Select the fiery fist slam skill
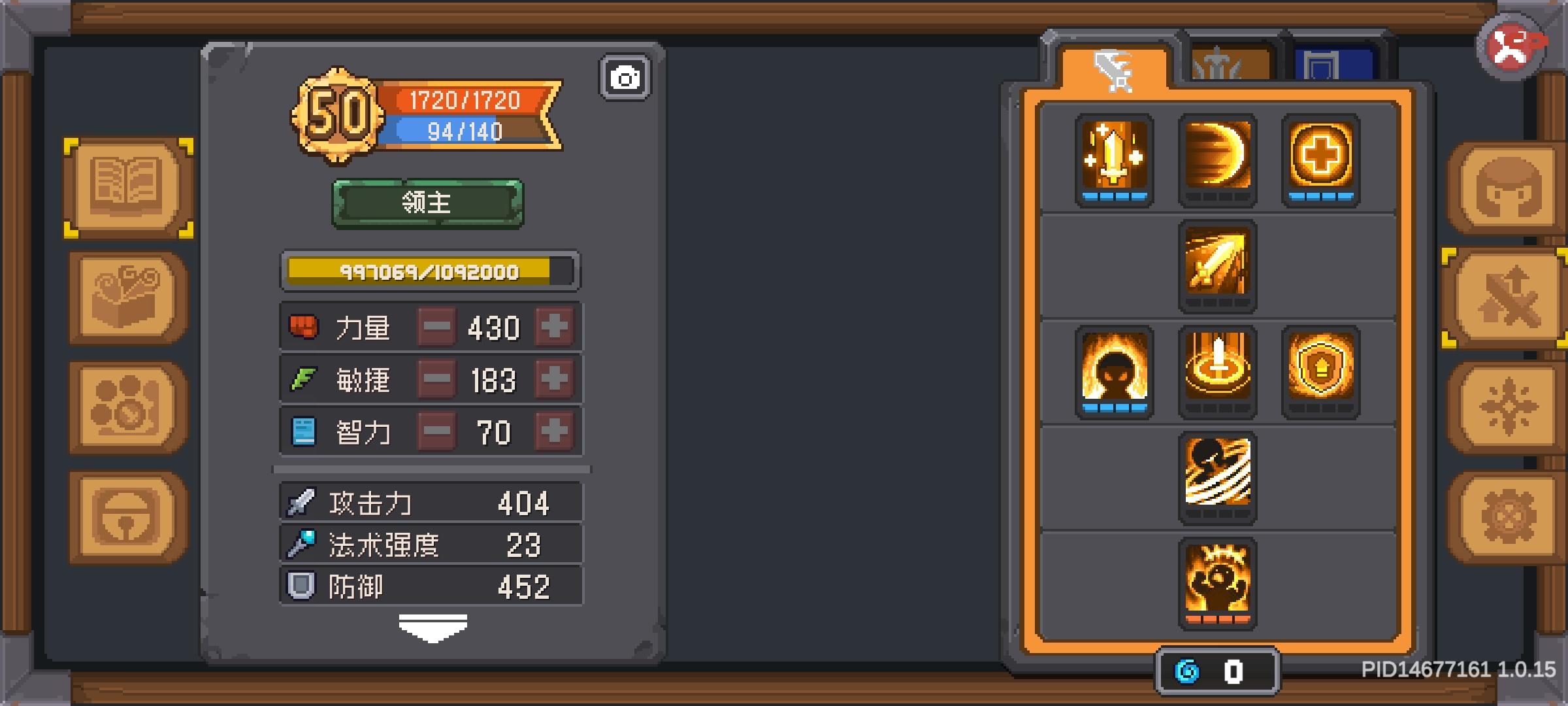The height and width of the screenshot is (706, 1568). (x=1217, y=584)
